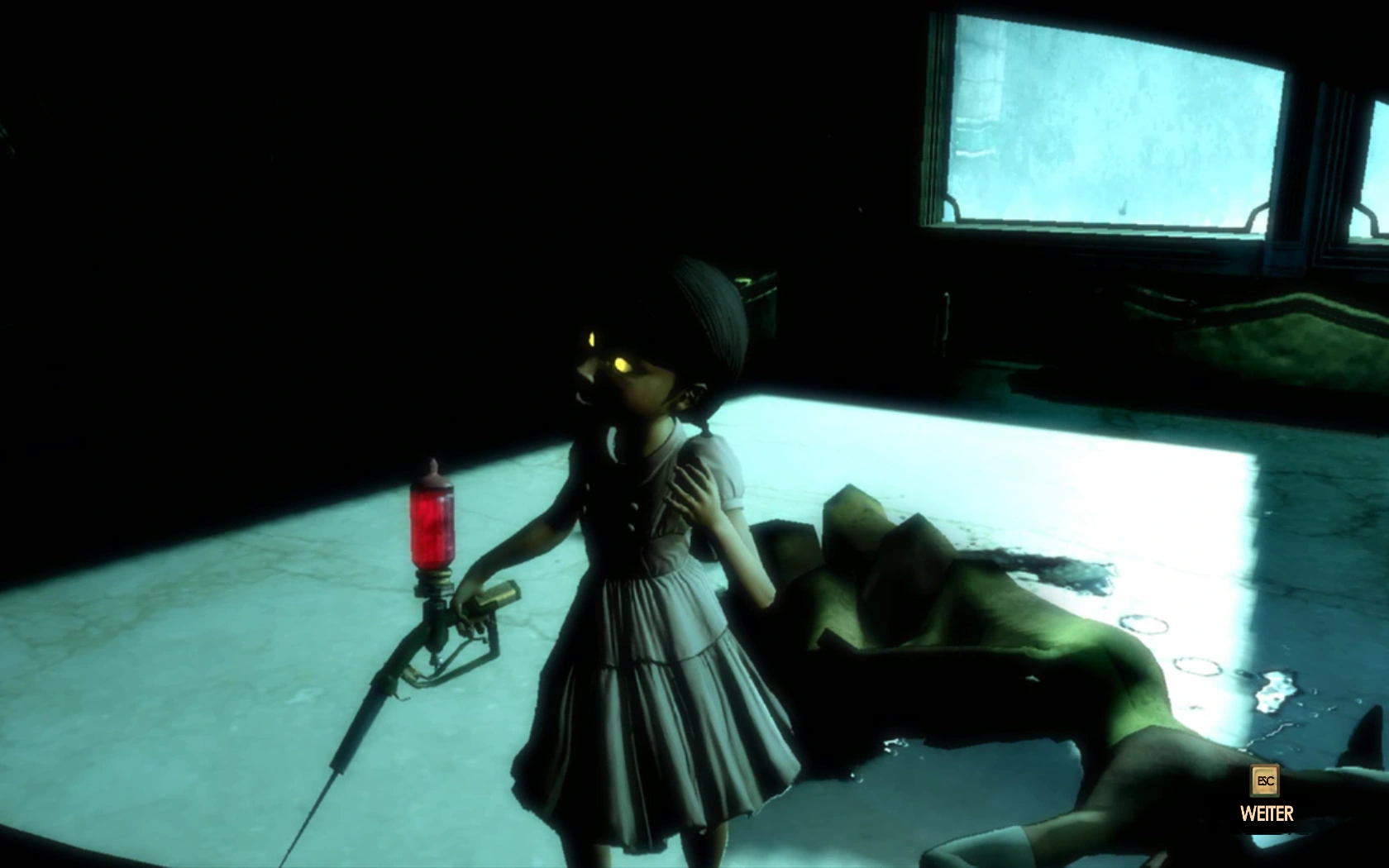The height and width of the screenshot is (868, 1389).
Task: Click the ESC key icon
Action: tap(1266, 782)
